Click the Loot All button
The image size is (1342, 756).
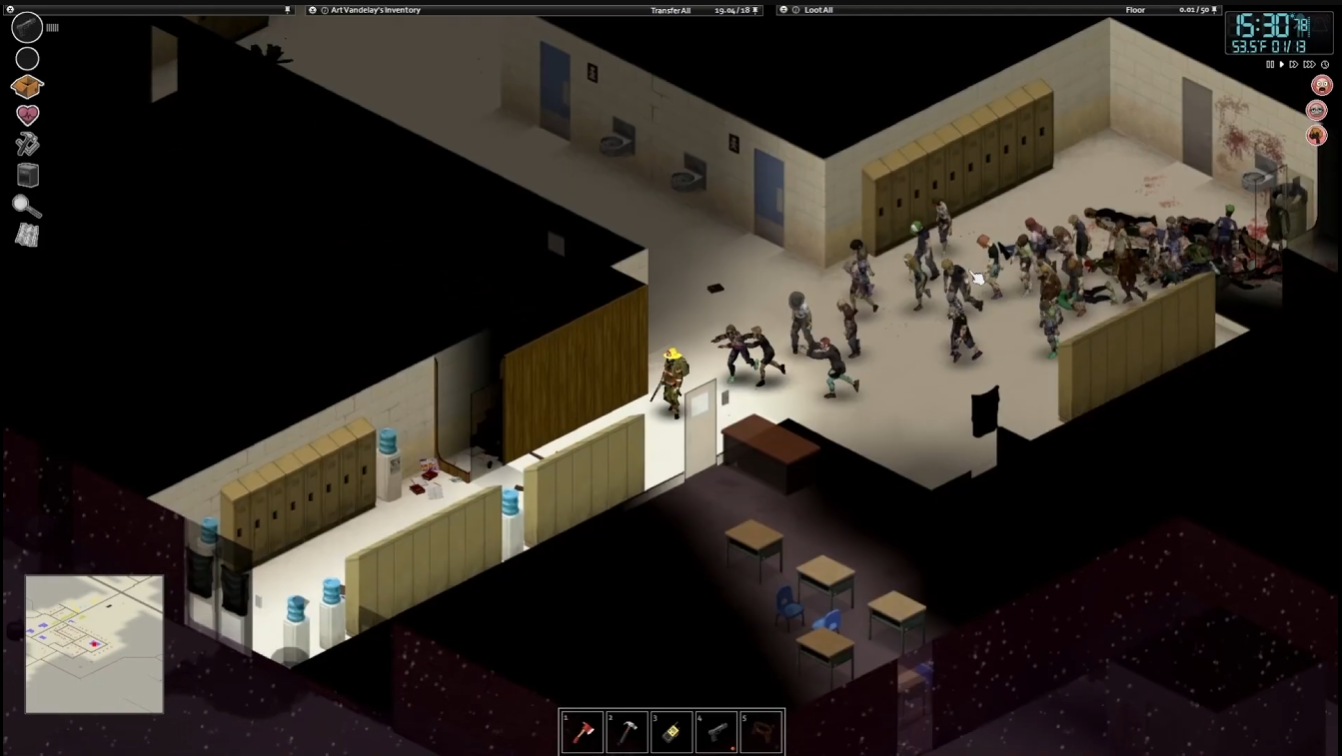click(819, 10)
